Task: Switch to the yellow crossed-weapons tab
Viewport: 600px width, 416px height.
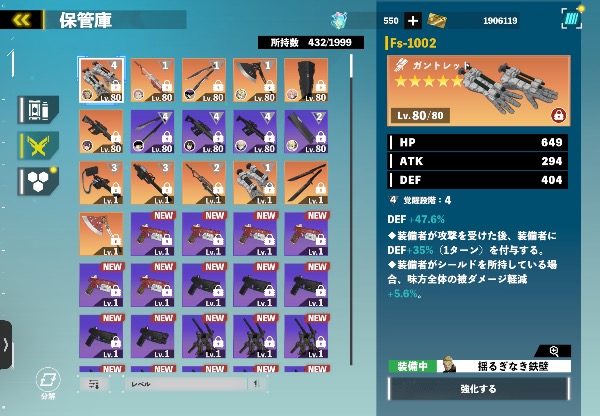Action: click(x=37, y=145)
